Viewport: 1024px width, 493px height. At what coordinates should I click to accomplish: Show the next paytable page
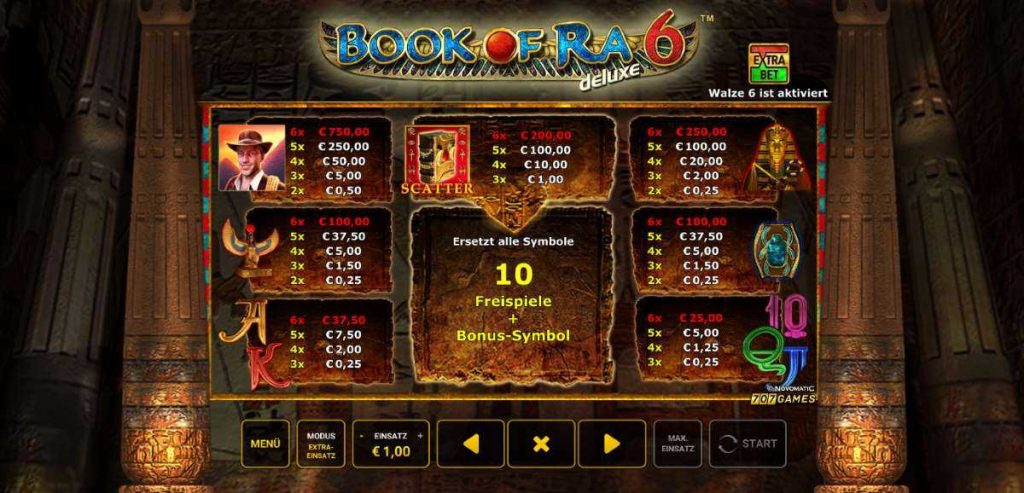coord(612,443)
